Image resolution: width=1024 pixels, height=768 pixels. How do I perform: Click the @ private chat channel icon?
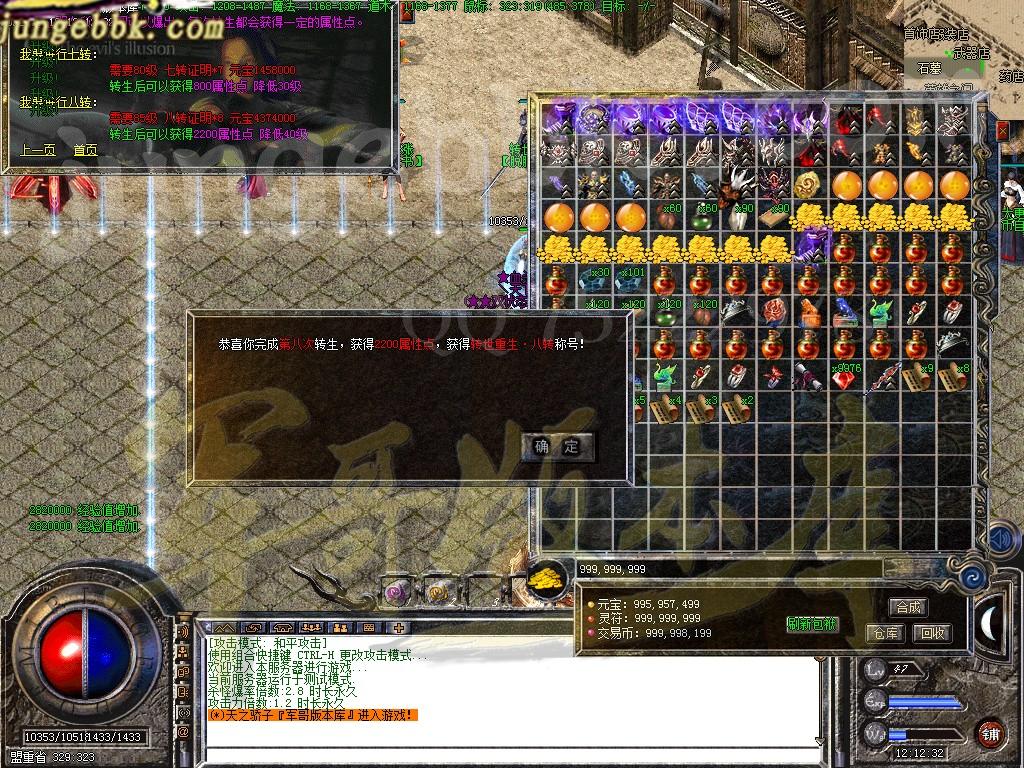coord(184,731)
